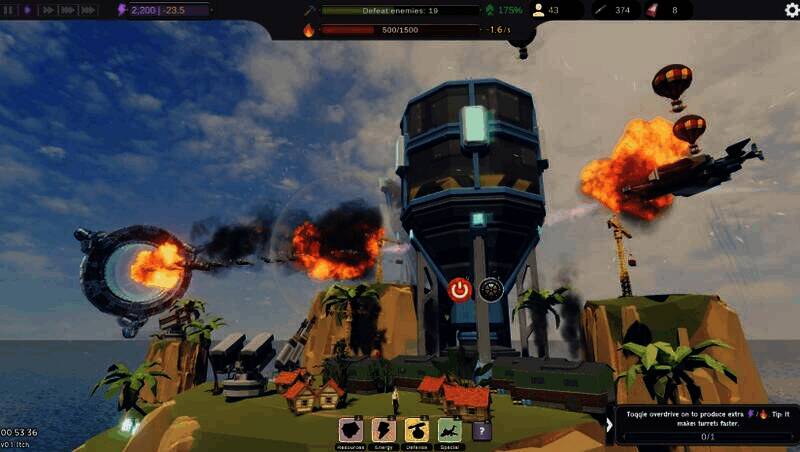This screenshot has height=452, width=800.
Task: Open the purple question mark help button
Action: [482, 431]
